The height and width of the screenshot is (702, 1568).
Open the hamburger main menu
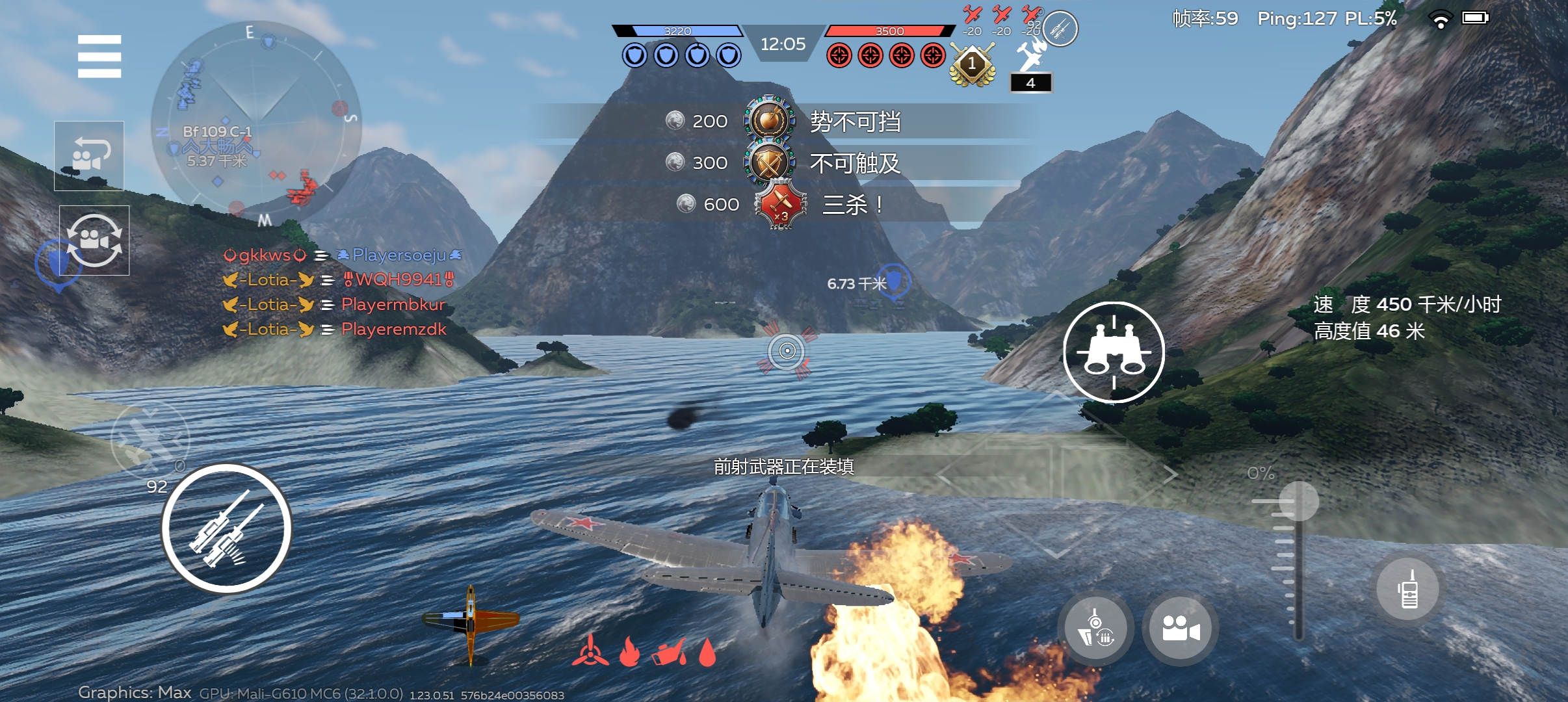[x=99, y=57]
